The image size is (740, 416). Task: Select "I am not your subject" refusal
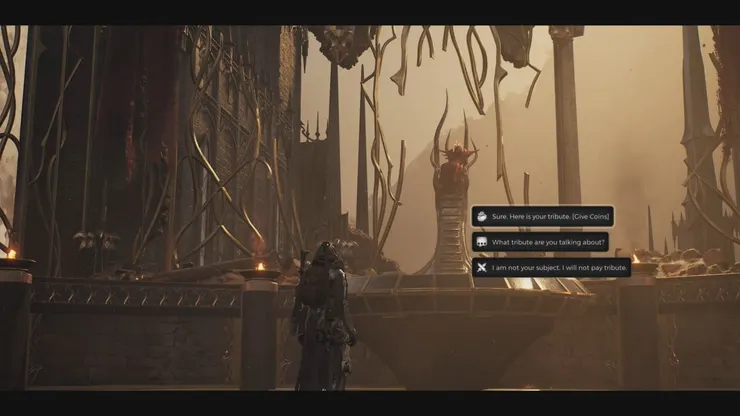[551, 267]
